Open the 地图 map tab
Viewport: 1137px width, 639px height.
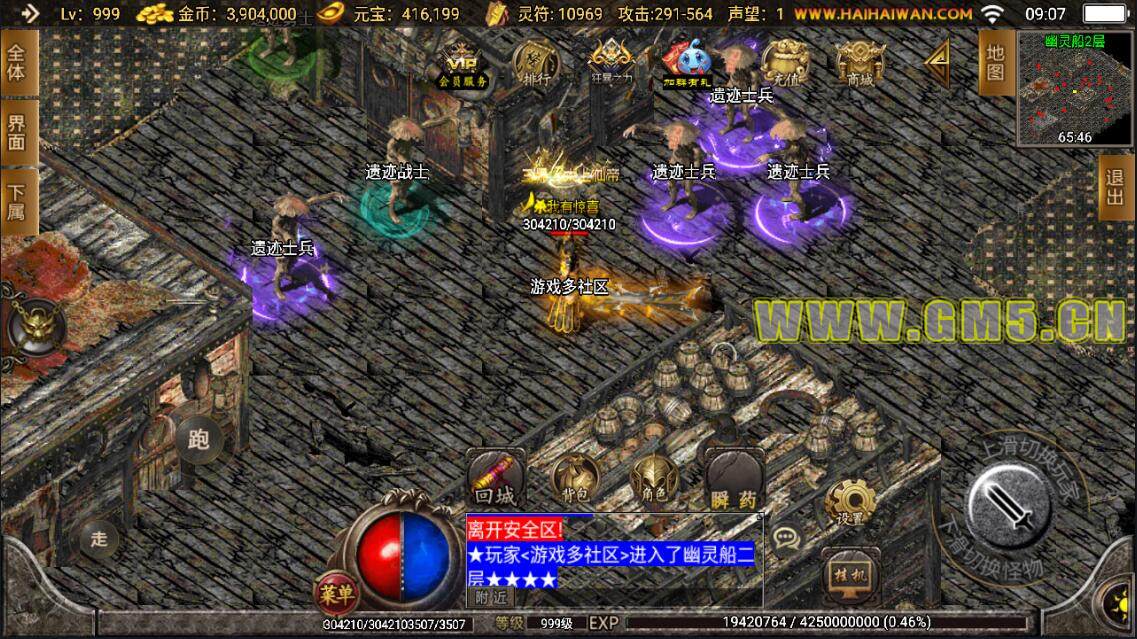994,62
